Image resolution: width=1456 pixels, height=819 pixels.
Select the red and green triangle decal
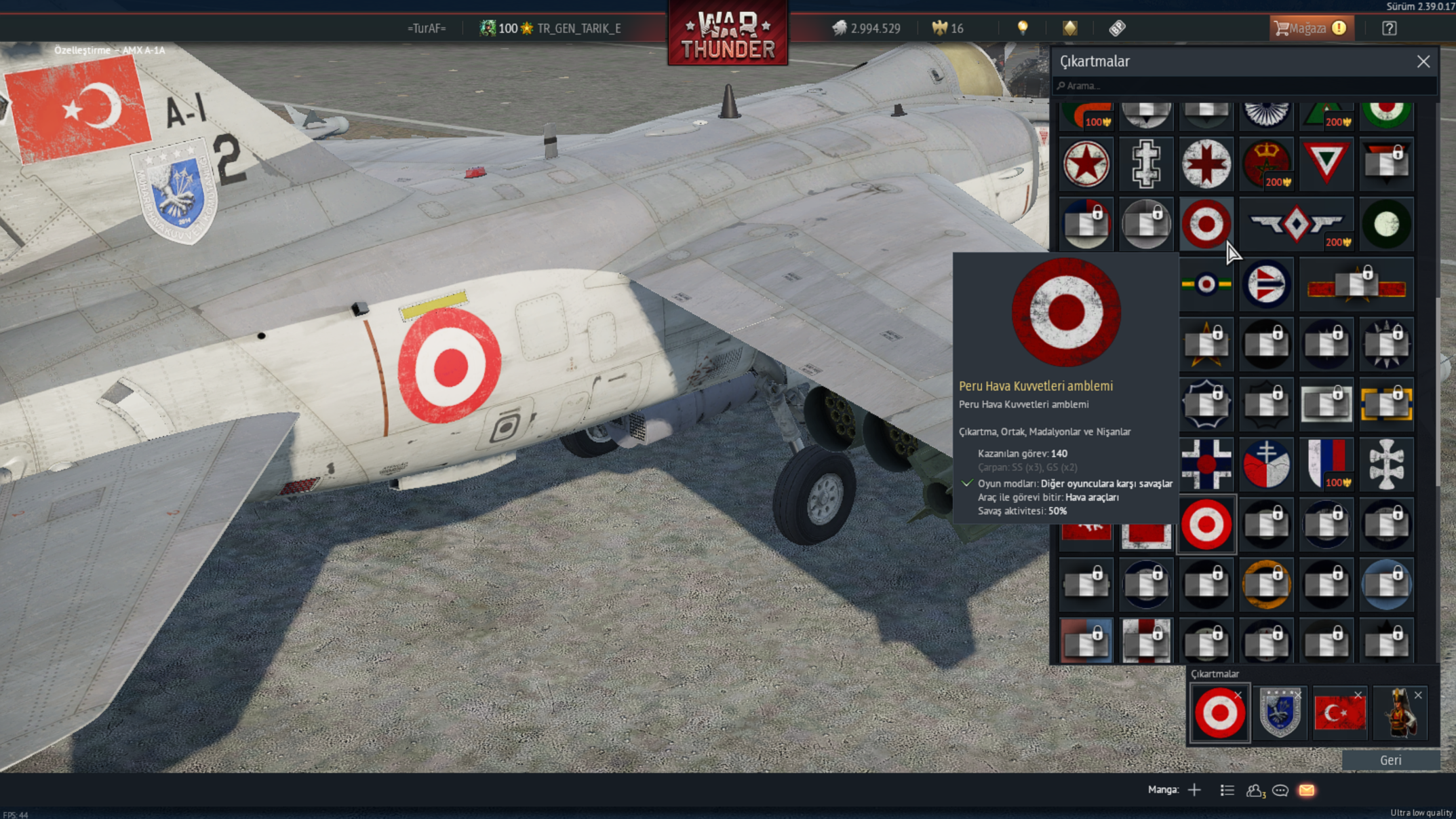click(1326, 164)
